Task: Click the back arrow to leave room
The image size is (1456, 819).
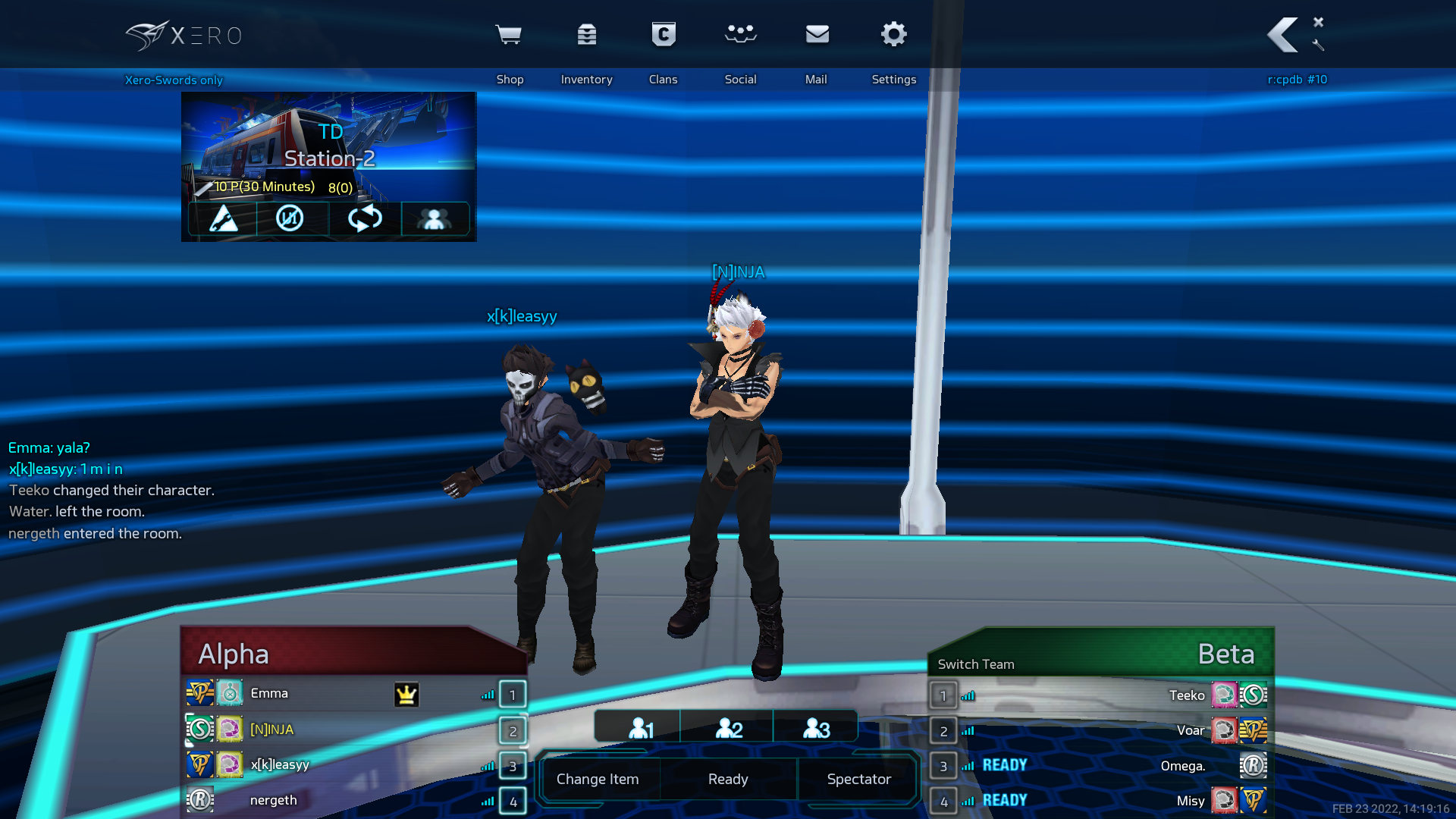Action: click(x=1283, y=36)
